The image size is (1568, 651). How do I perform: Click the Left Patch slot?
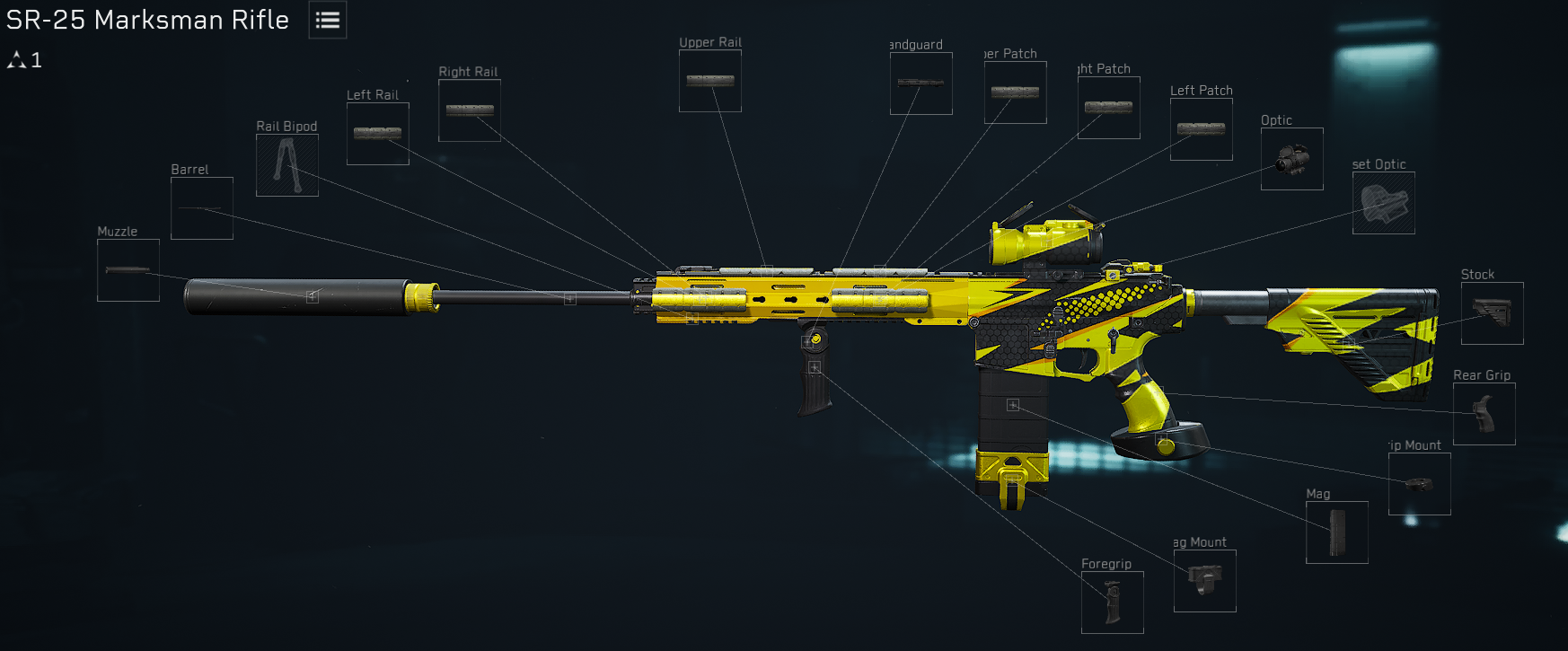(1201, 128)
